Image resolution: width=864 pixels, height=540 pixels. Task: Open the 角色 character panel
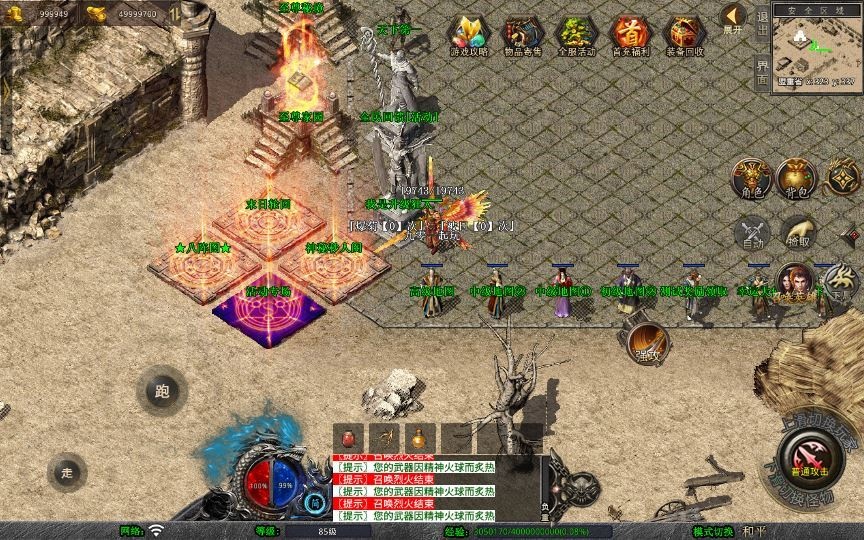click(750, 178)
